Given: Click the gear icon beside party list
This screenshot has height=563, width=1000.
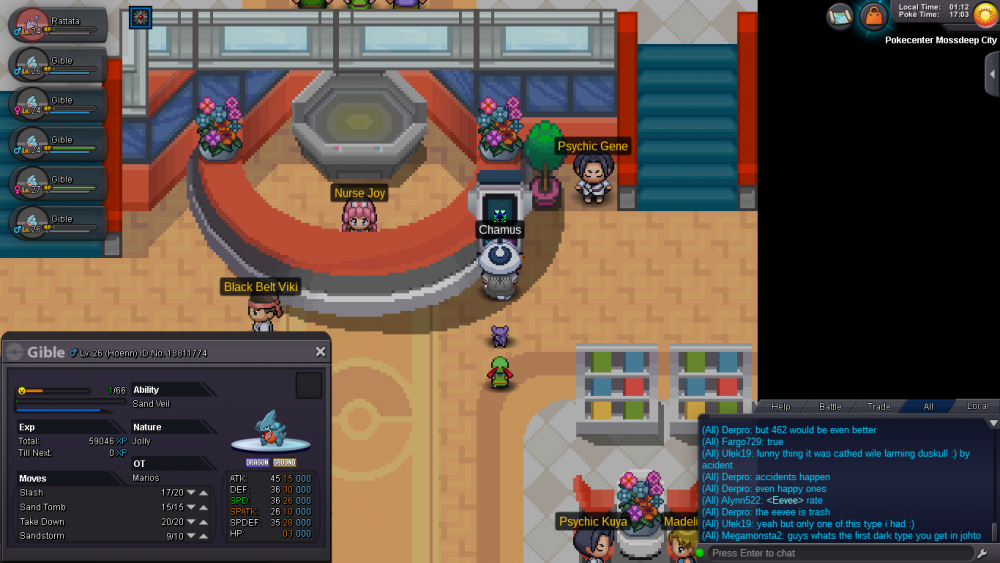Looking at the screenshot, I should [140, 16].
